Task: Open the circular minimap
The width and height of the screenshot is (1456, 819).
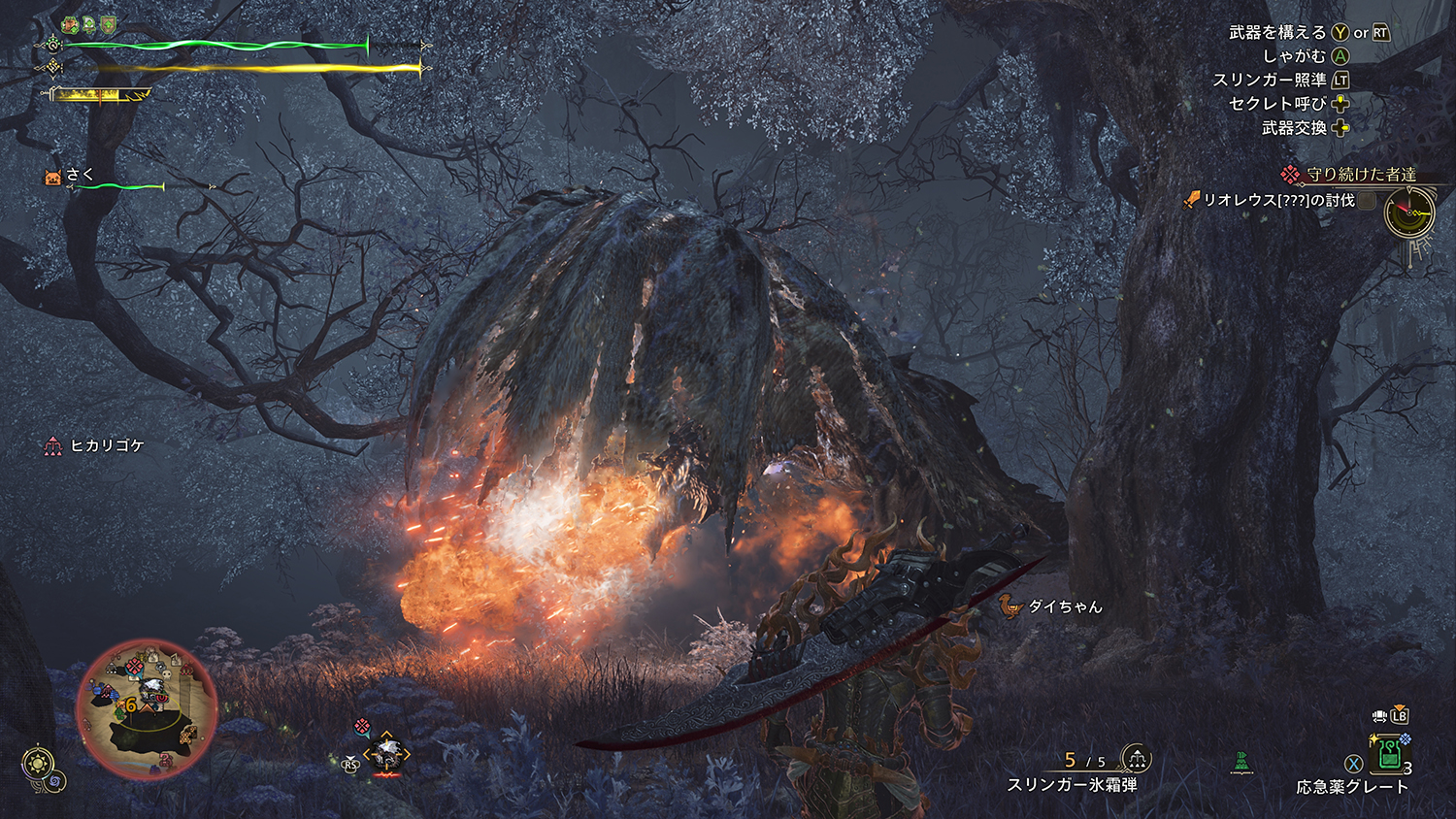Action: pyautogui.click(x=147, y=709)
